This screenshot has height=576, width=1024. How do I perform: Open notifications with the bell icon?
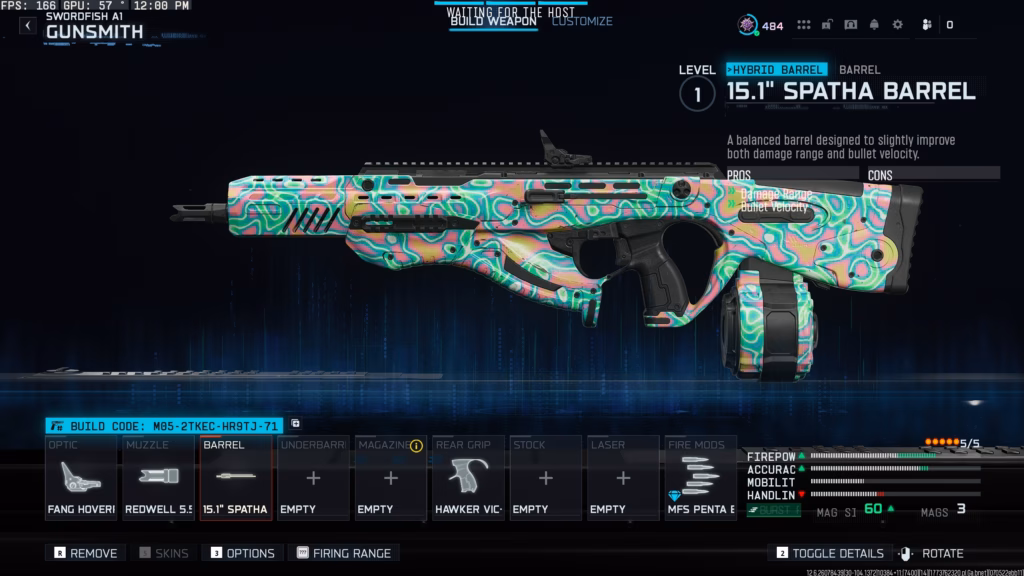pyautogui.click(x=874, y=25)
